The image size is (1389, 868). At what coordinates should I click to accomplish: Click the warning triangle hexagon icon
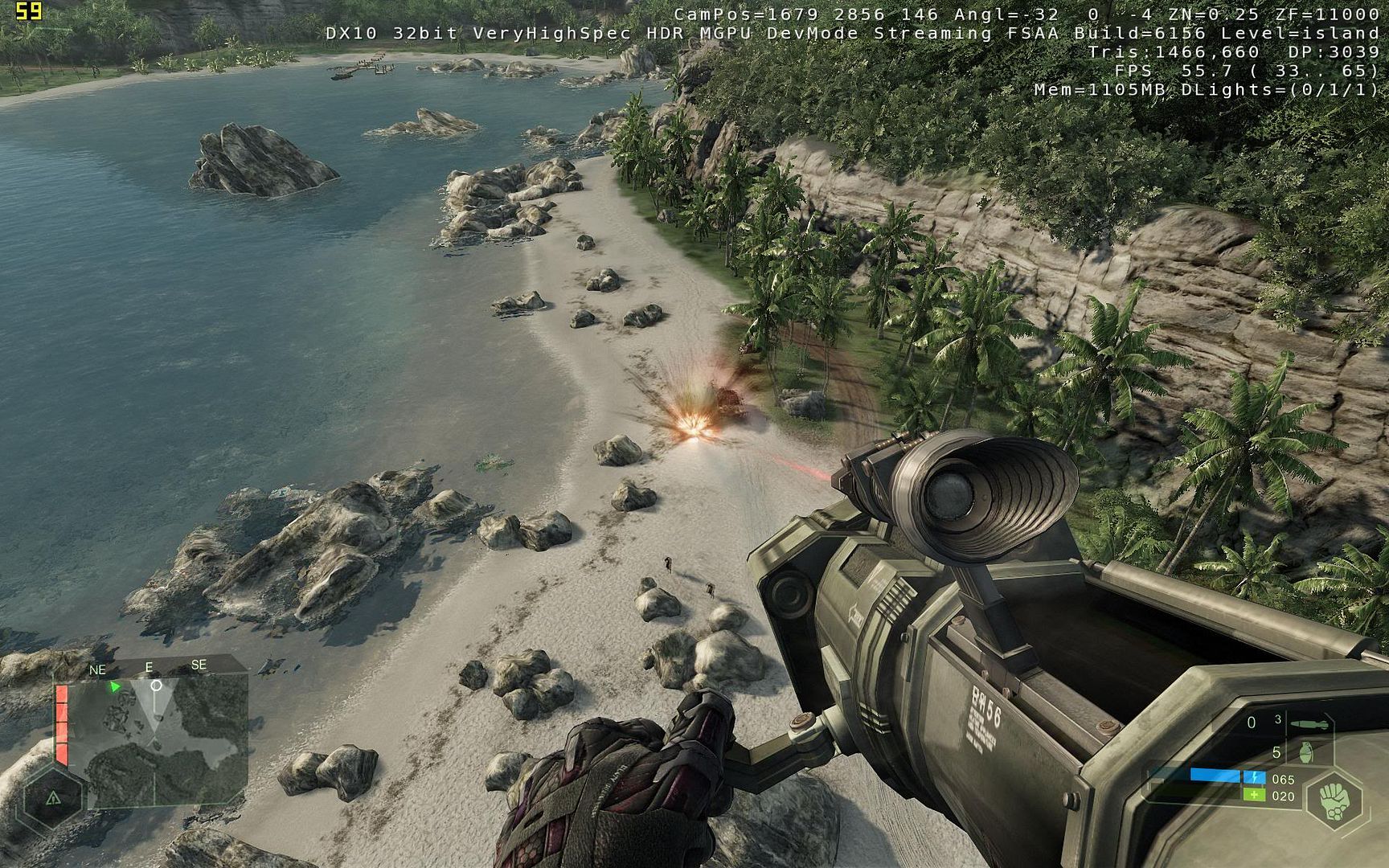53,798
